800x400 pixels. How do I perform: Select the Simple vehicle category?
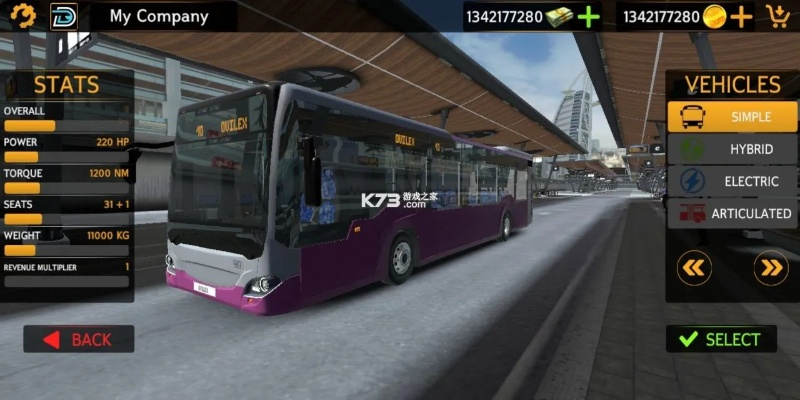pyautogui.click(x=732, y=117)
